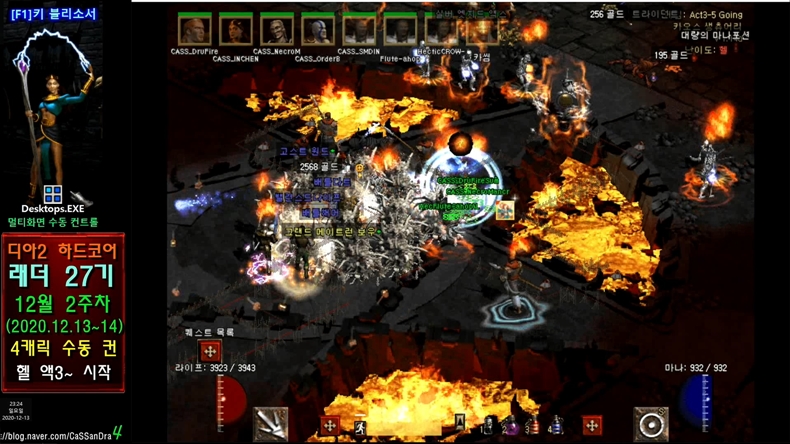Open the left-click attack skill selector

[x=271, y=424]
